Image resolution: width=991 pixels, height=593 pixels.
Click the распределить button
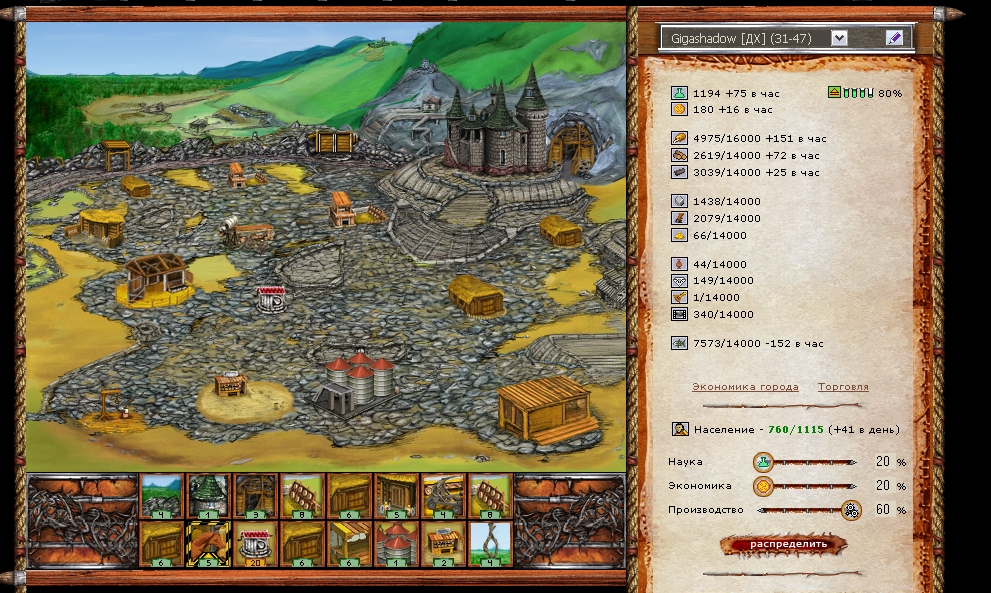coord(784,544)
